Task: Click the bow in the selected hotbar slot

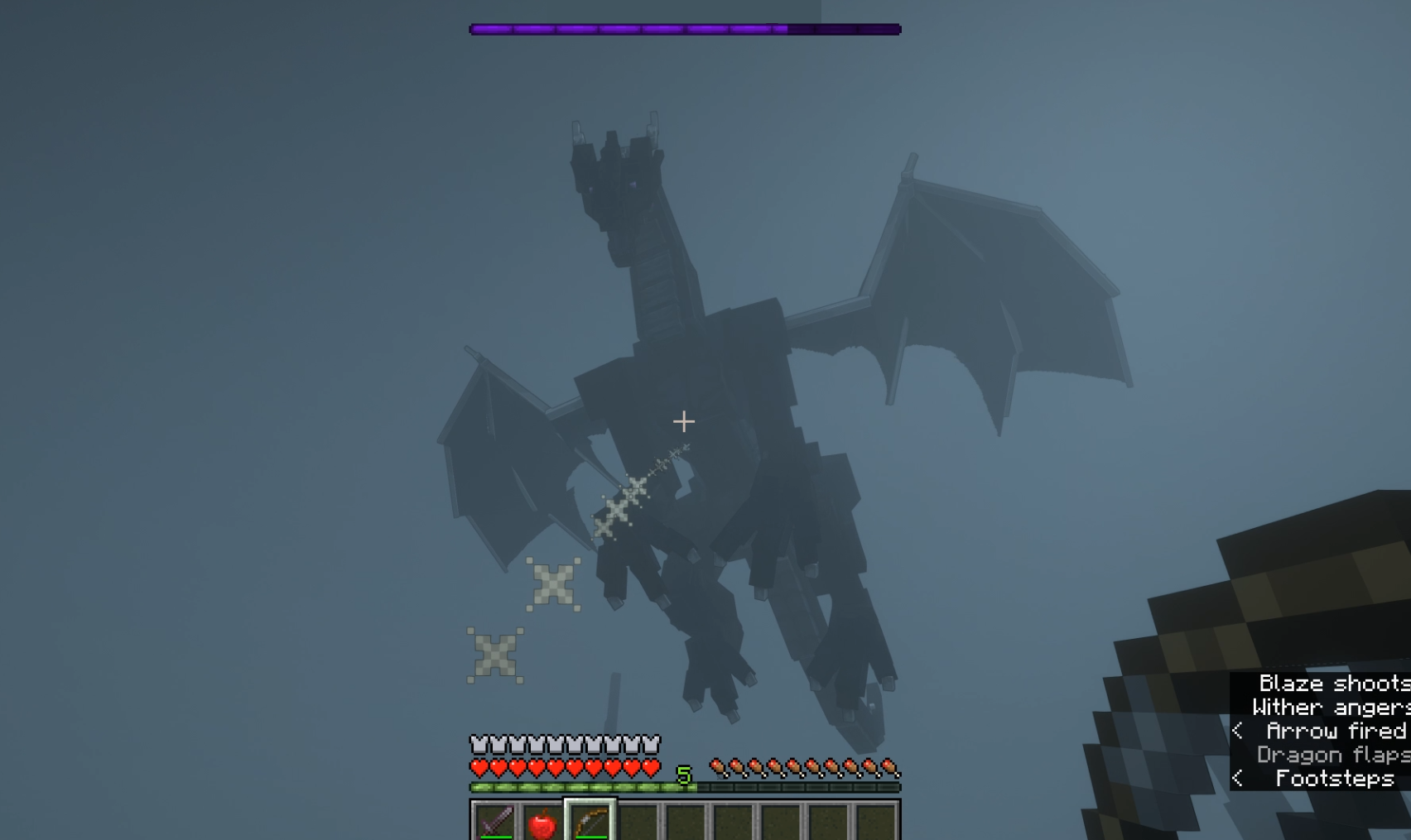Action: (590, 821)
